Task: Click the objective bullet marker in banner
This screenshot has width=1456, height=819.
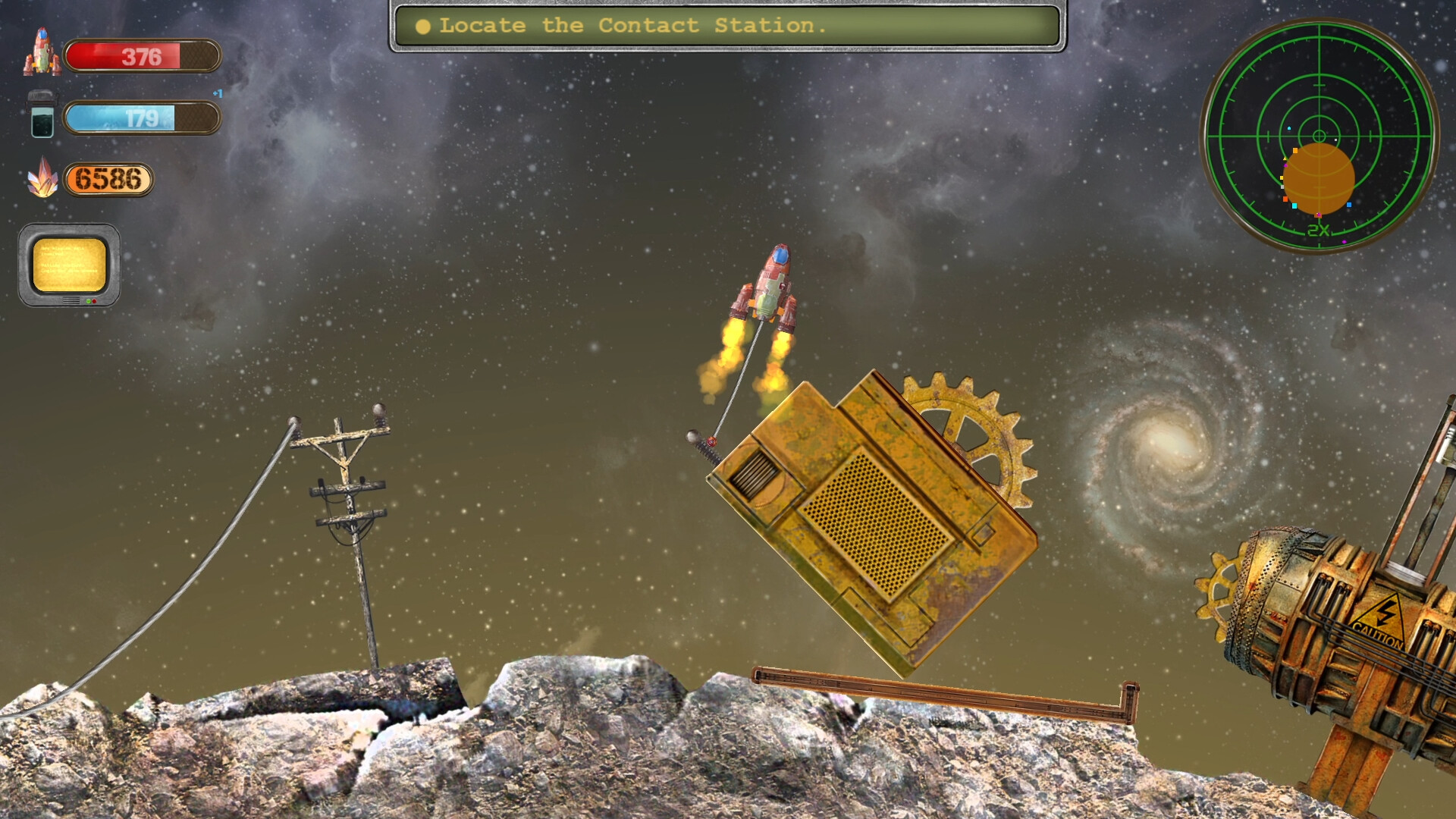Action: [423, 27]
